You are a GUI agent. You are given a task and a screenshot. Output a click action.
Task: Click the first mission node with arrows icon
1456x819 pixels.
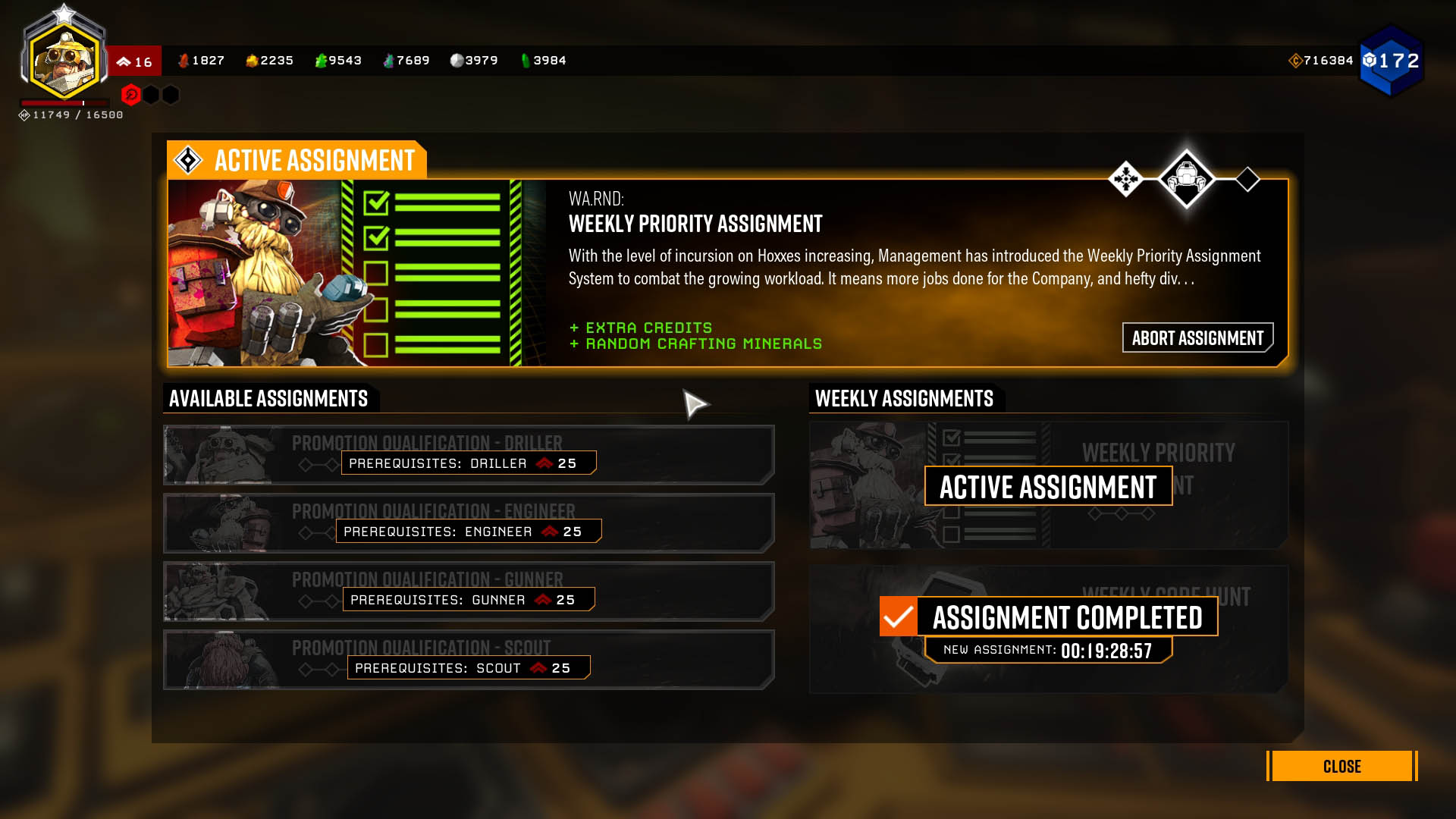1125,179
